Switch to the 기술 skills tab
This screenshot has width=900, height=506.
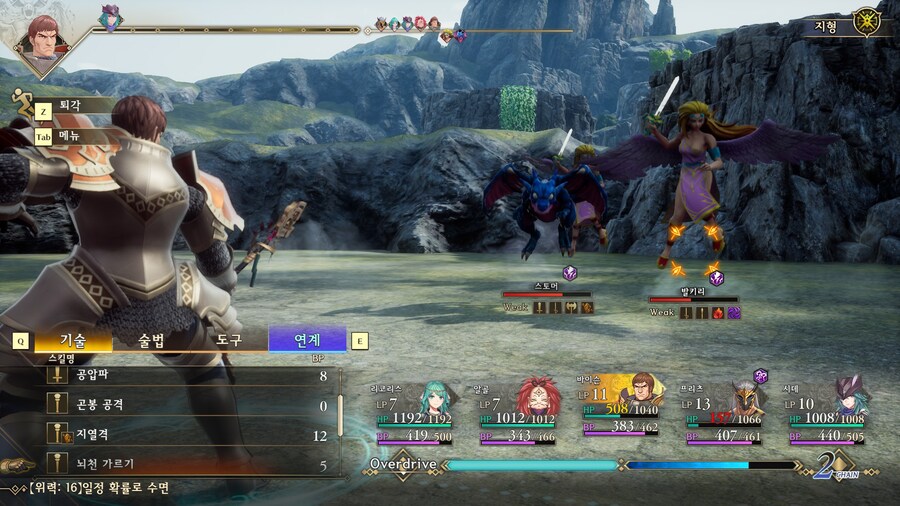[x=72, y=340]
